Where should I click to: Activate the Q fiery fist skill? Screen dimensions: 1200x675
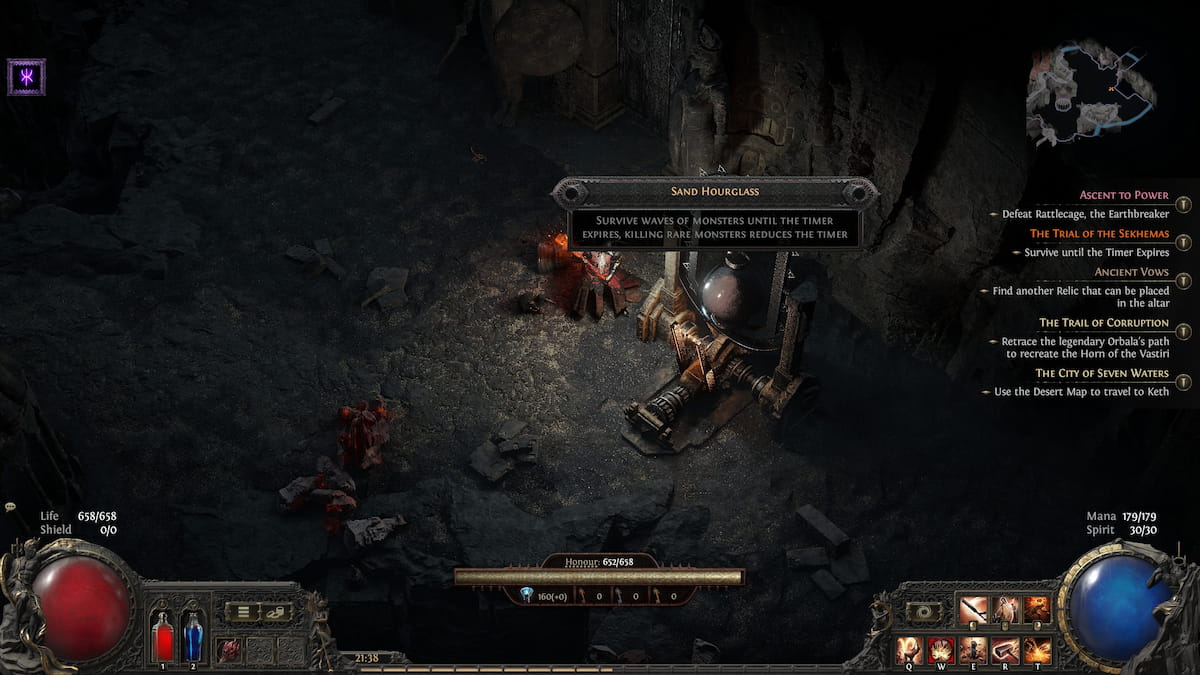coord(910,650)
